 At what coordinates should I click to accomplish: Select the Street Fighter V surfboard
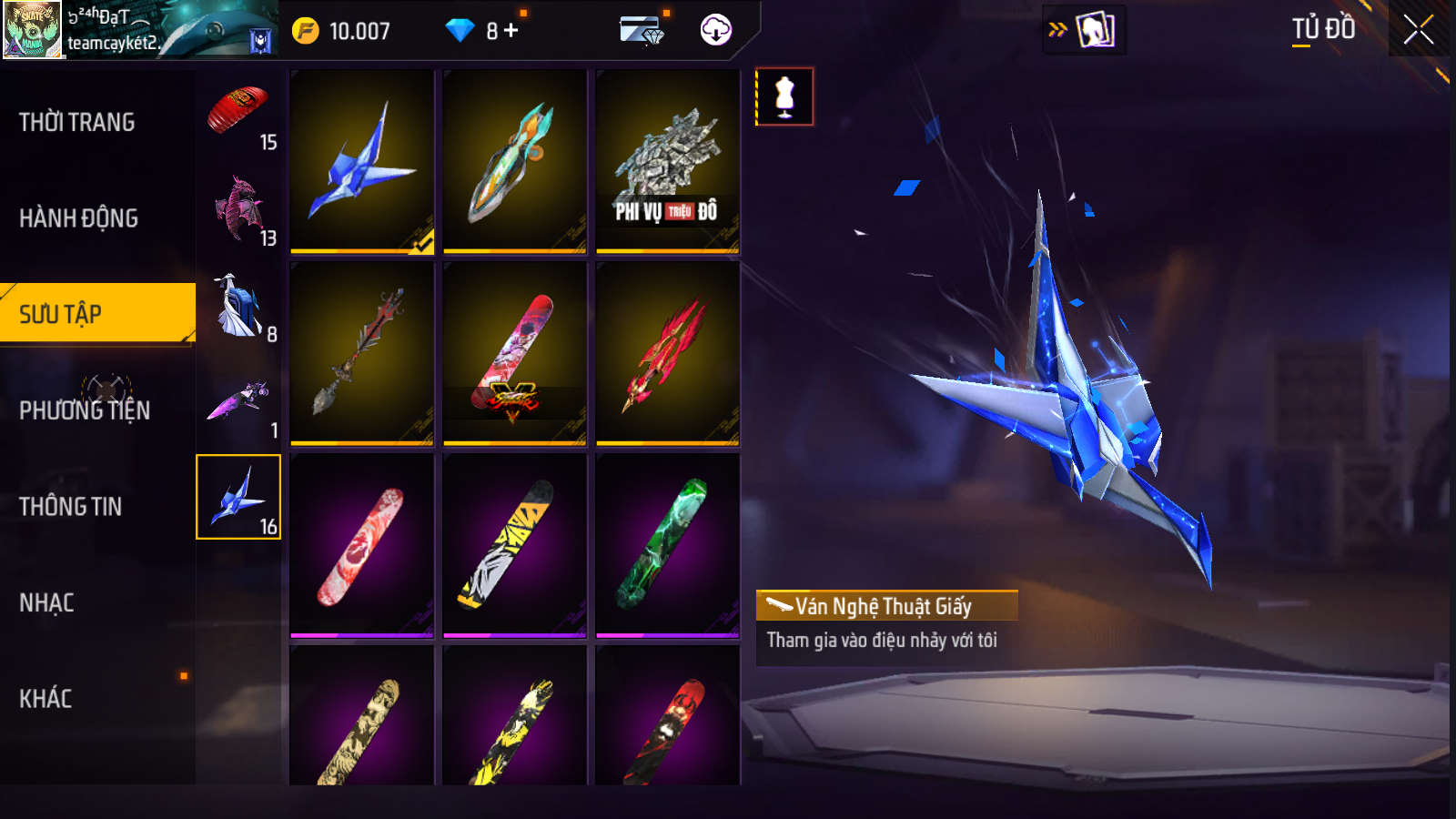click(x=514, y=354)
